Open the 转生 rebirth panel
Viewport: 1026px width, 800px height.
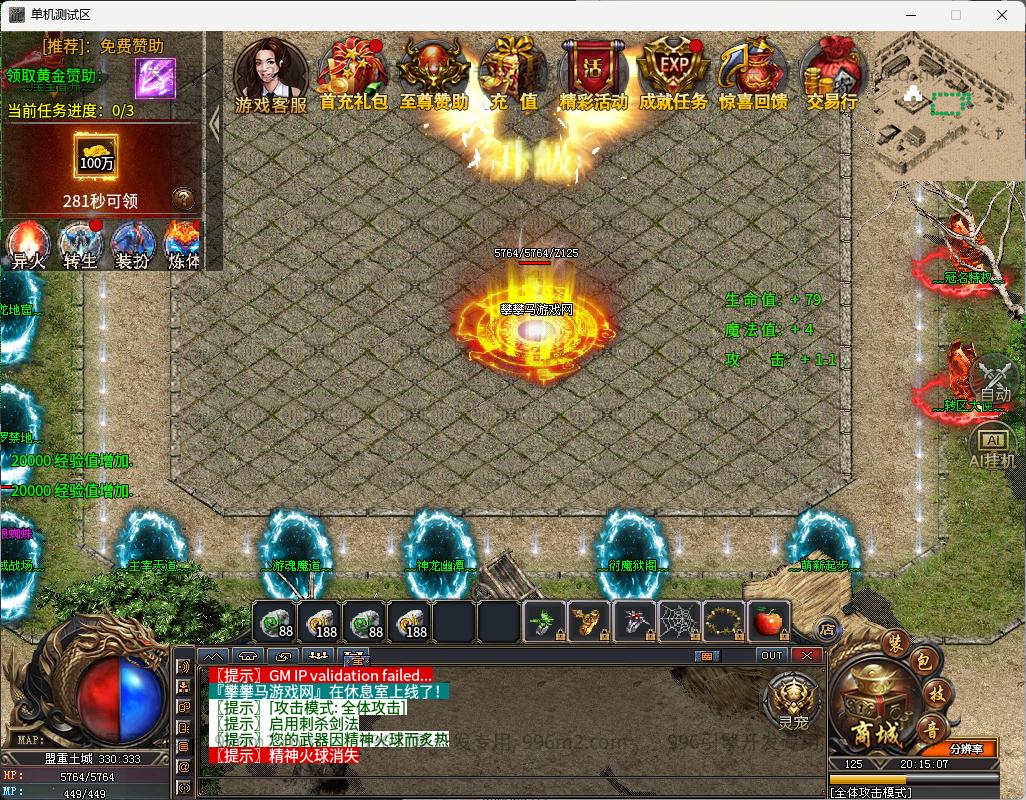pyautogui.click(x=80, y=245)
